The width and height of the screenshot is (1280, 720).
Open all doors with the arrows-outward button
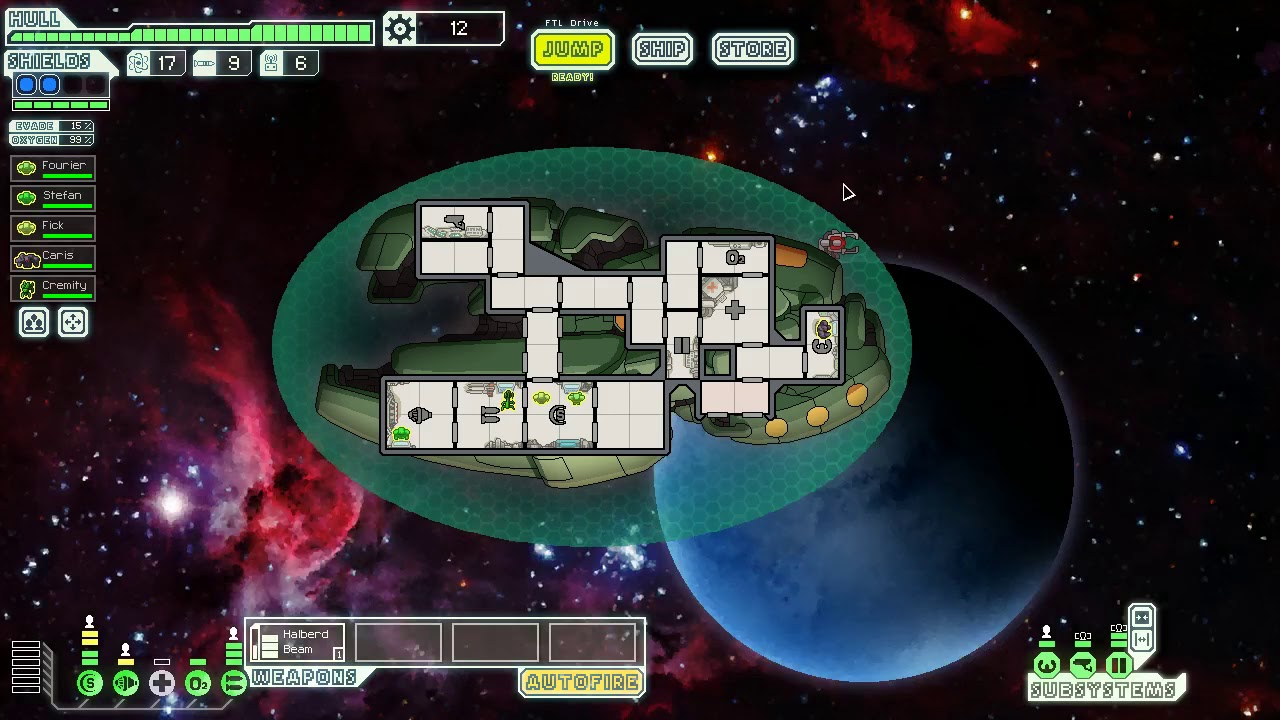[1141, 640]
